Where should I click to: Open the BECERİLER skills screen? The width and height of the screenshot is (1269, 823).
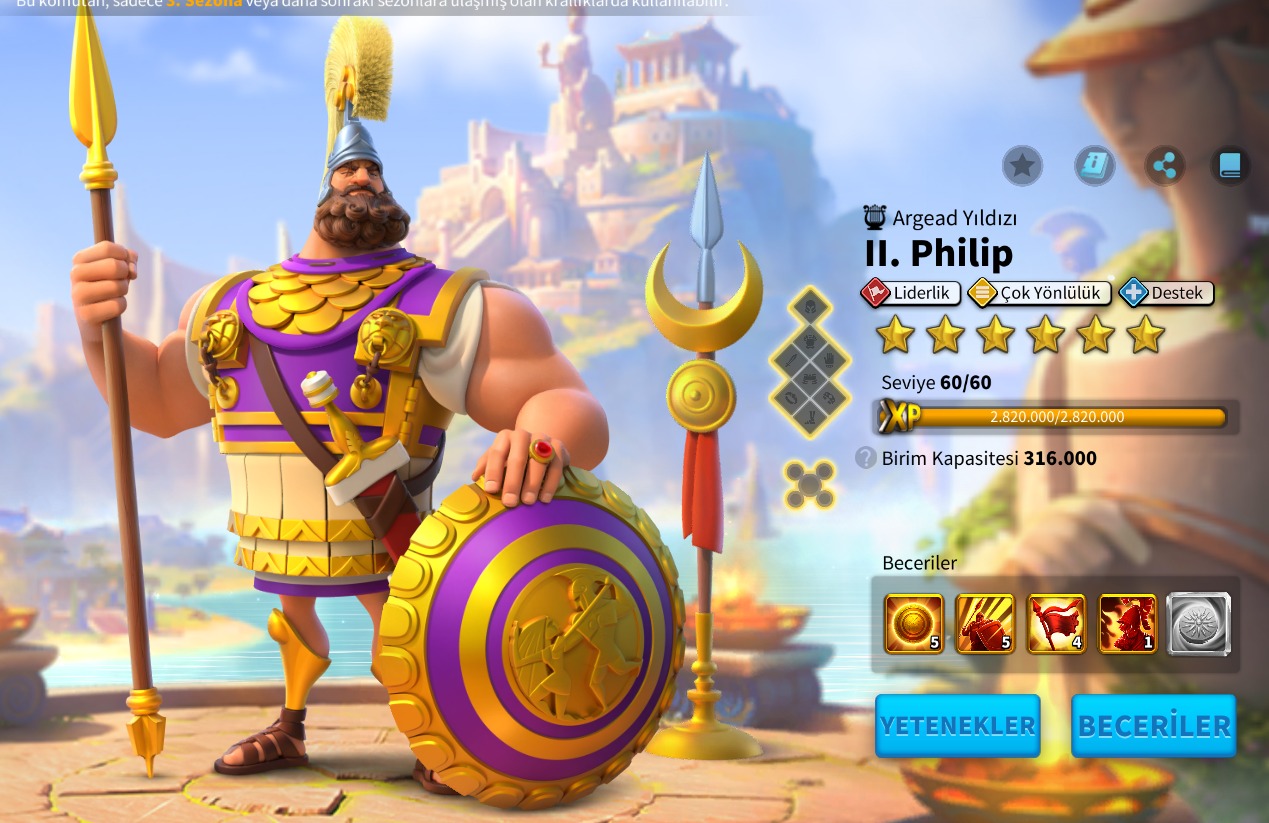coord(1153,725)
